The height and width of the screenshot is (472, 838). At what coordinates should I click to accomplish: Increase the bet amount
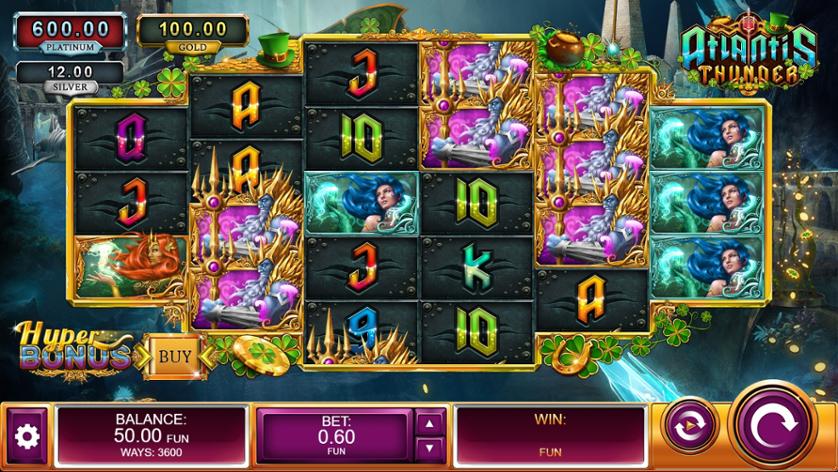(430, 423)
